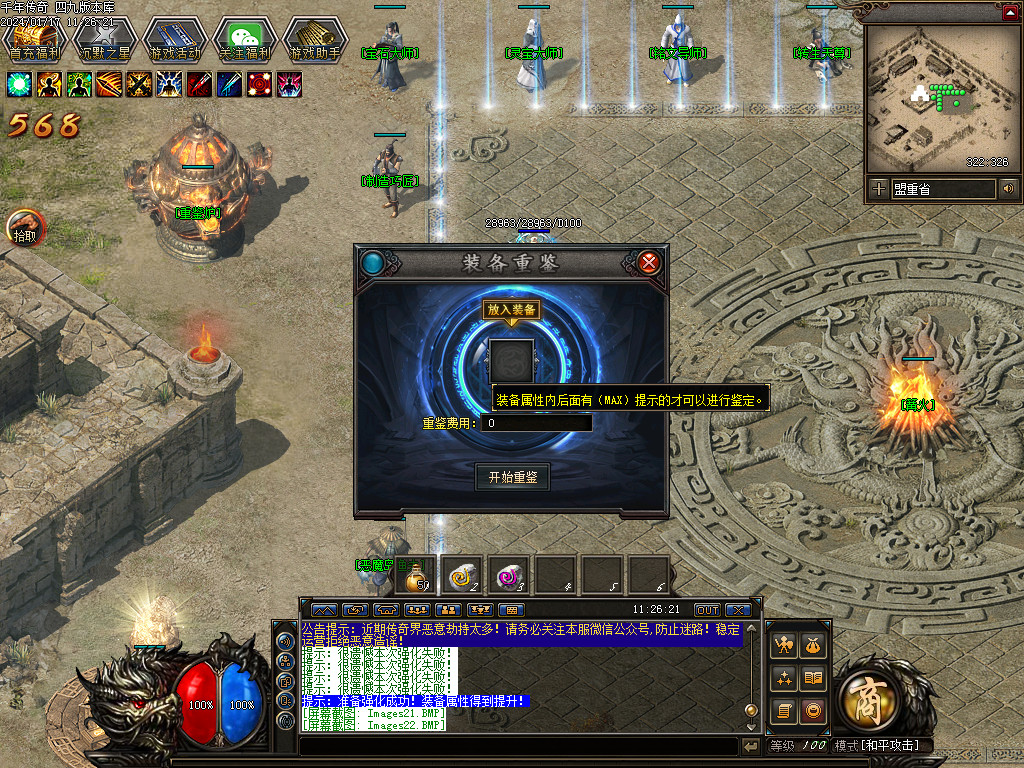Toggle the sound speaker button below the minimap
Image resolution: width=1024 pixels, height=768 pixels.
click(1008, 188)
